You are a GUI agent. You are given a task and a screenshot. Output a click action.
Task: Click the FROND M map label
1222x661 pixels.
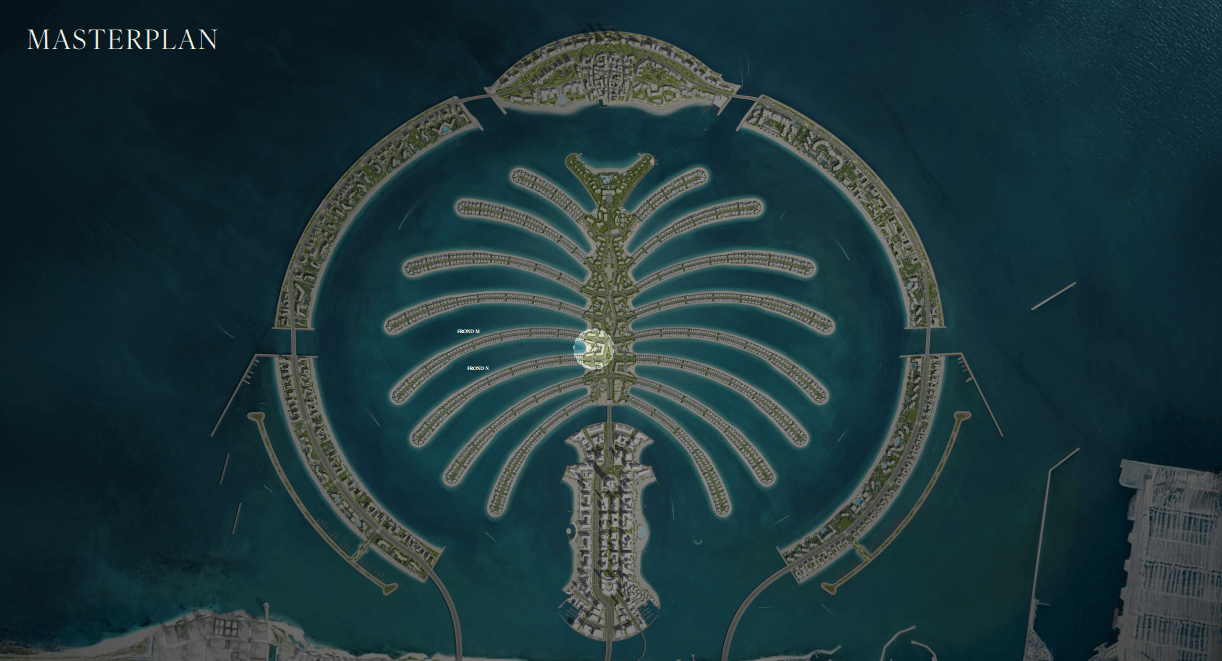[469, 330]
